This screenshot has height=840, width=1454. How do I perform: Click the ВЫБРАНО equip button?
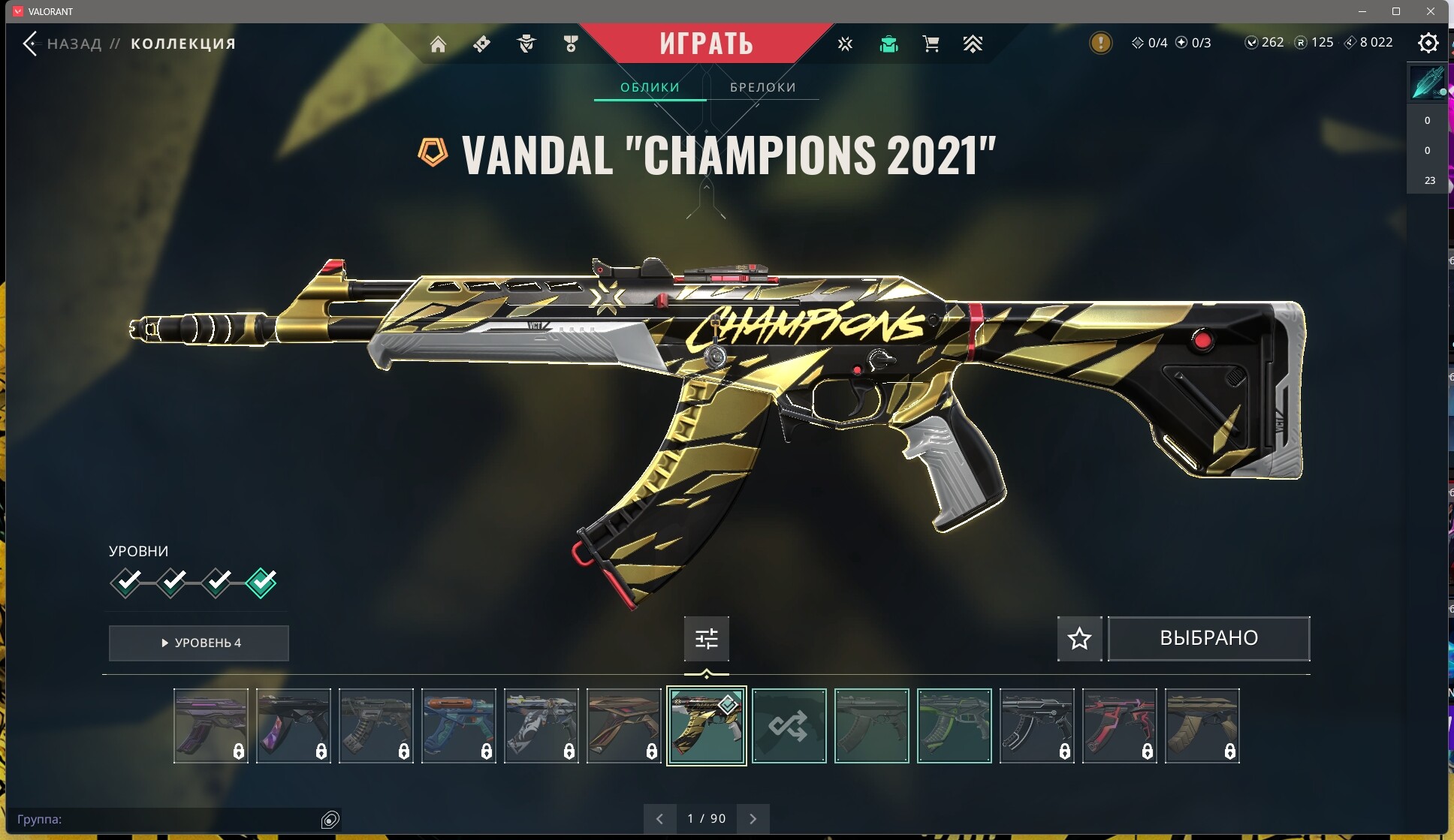coord(1208,639)
